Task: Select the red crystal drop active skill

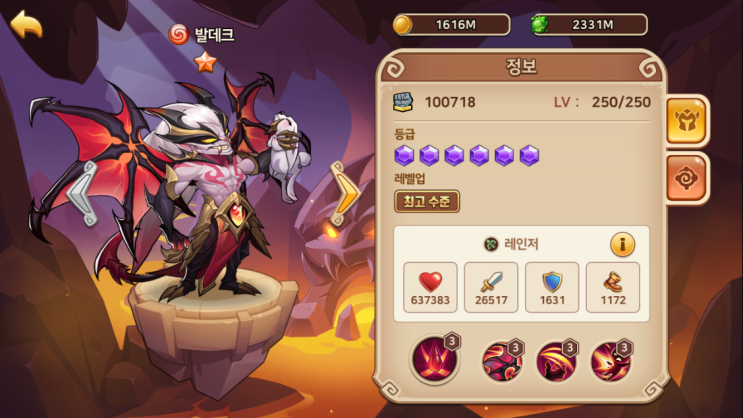Action: [x=433, y=360]
